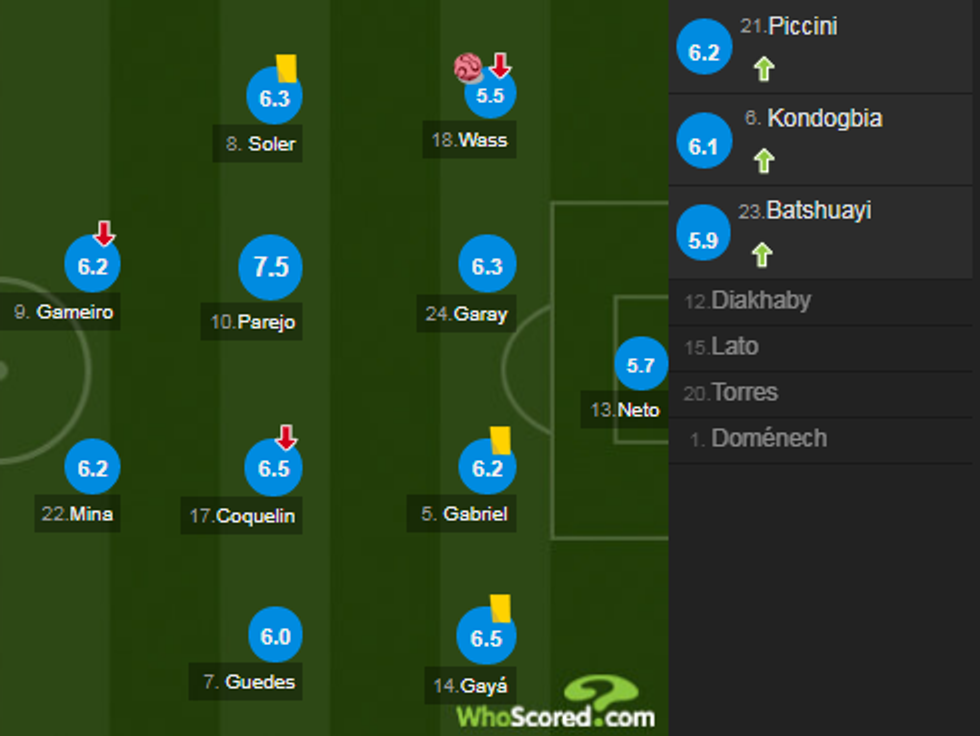Viewport: 980px width, 736px height.
Task: Select Parejo's 7.5 rating circle
Action: pos(271,267)
